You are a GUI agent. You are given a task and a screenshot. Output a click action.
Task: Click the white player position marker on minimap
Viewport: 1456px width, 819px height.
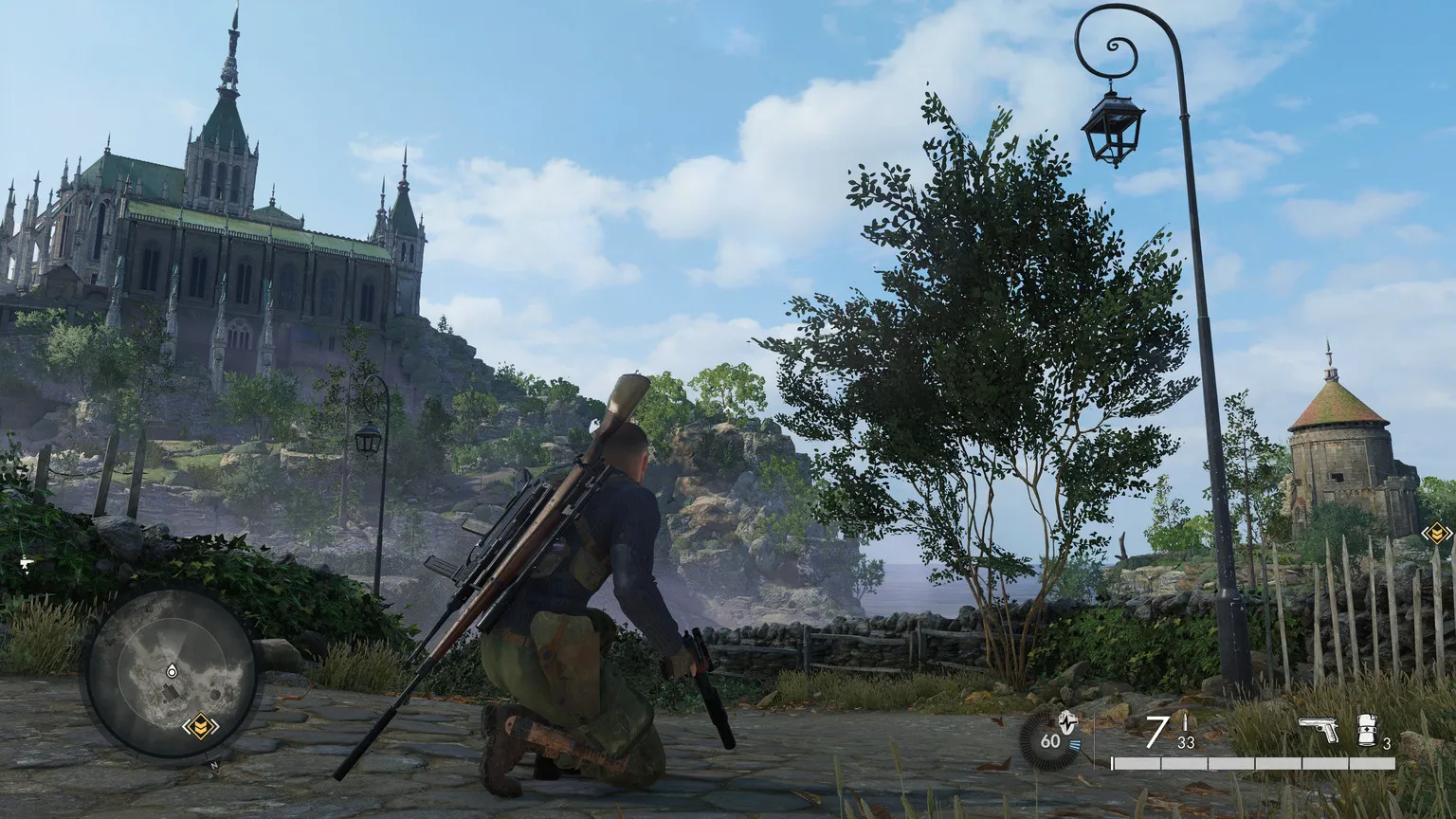click(x=171, y=671)
